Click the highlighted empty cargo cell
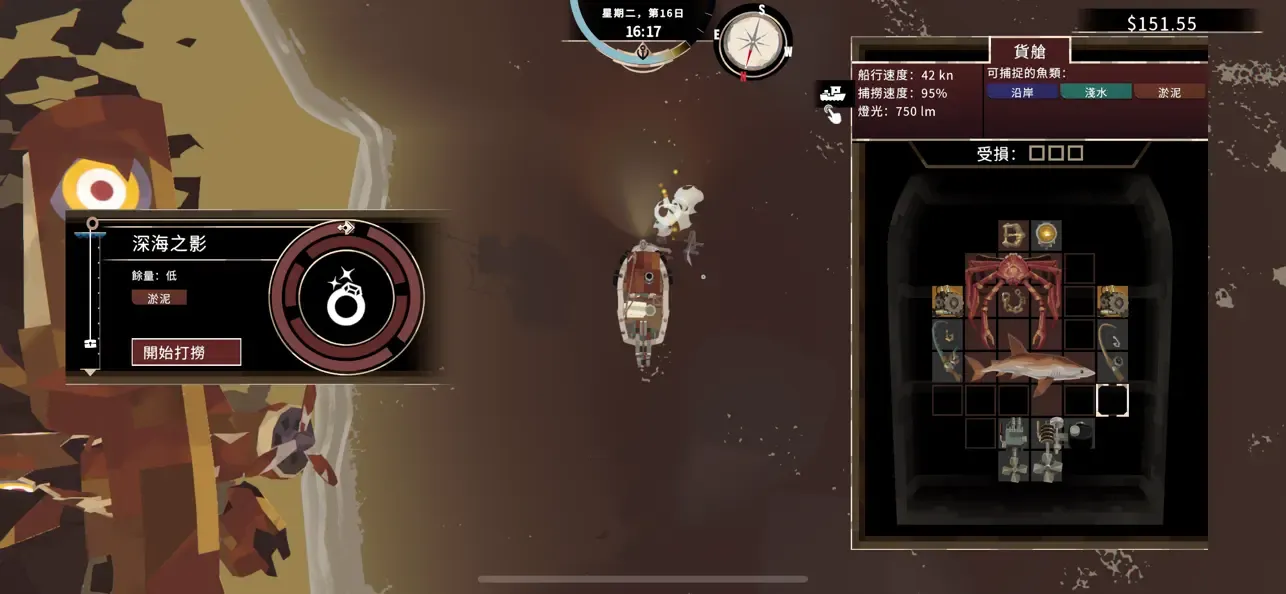Image resolution: width=1286 pixels, height=594 pixels. pos(1112,400)
